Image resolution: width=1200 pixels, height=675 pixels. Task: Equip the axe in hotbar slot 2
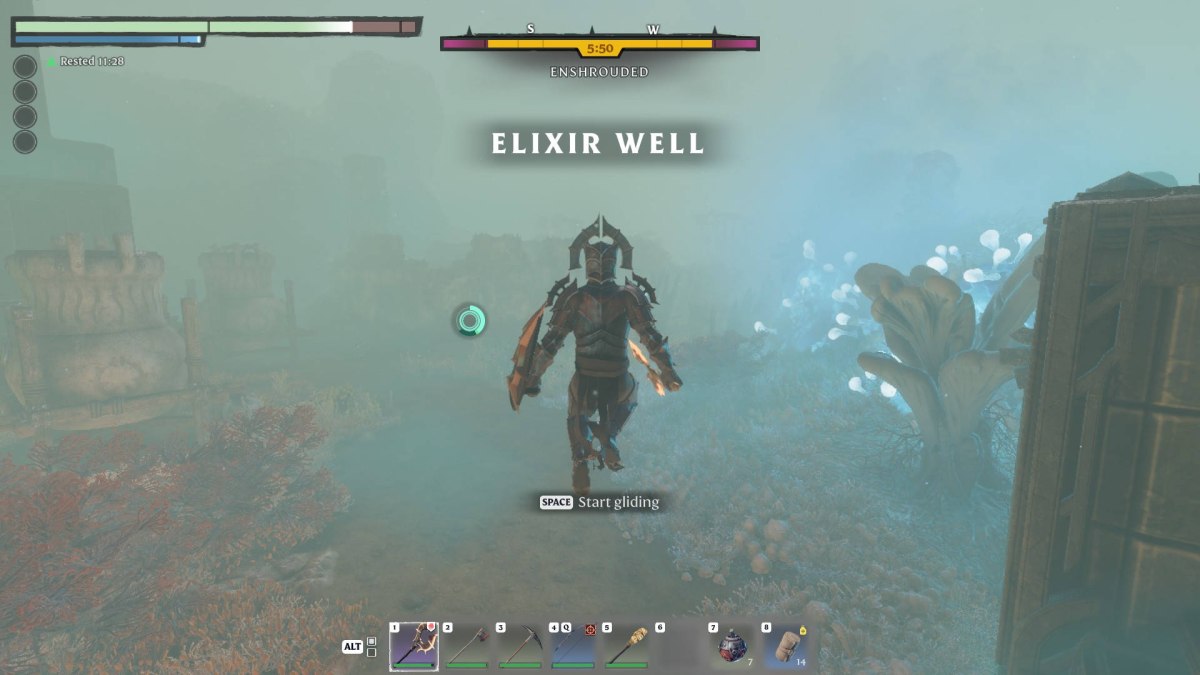(x=467, y=646)
